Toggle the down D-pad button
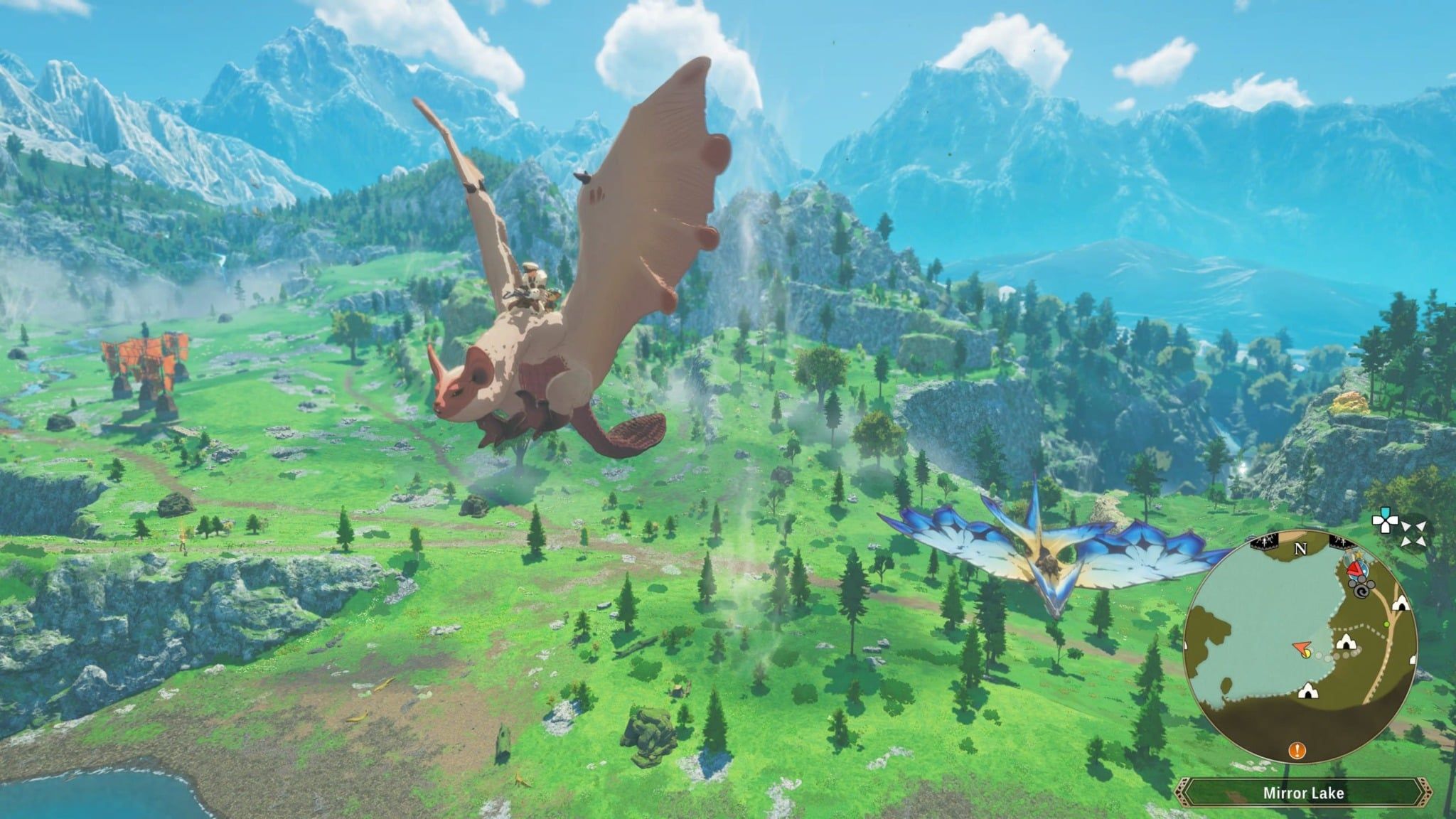The width and height of the screenshot is (1456, 819). [1385, 529]
